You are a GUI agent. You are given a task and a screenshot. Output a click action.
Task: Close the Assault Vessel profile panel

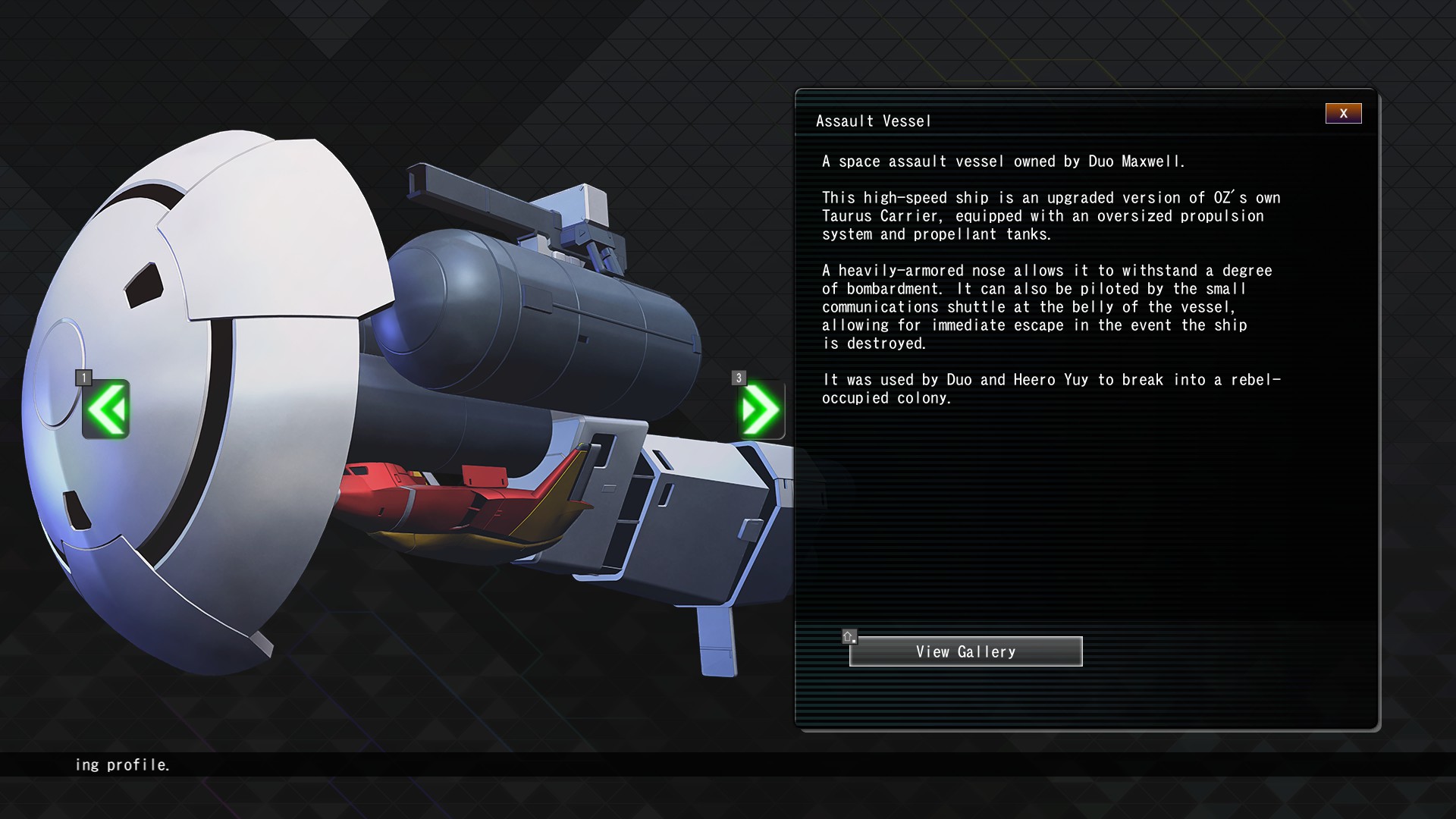1343,114
